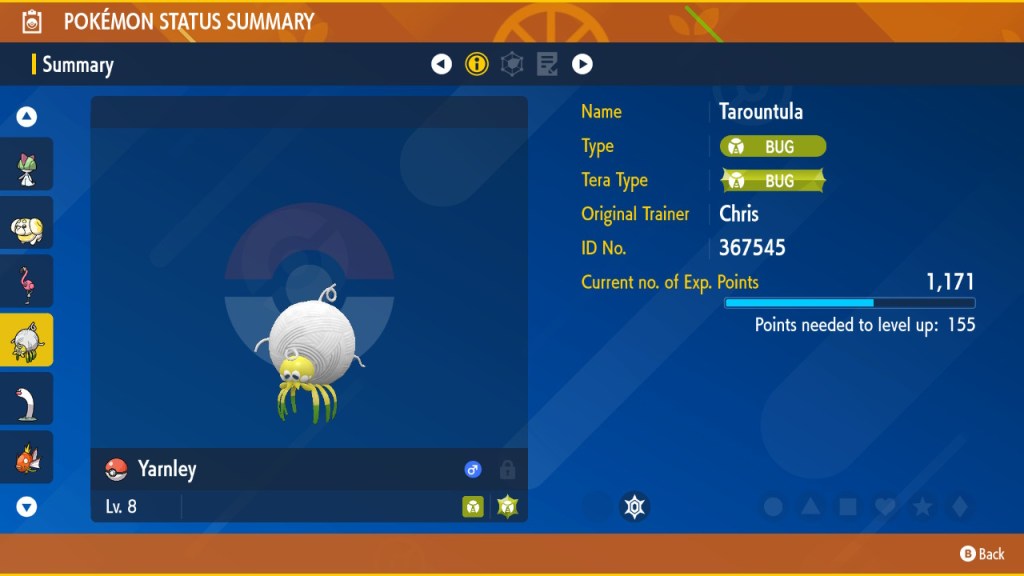
Task: Toggle the circle marking
Action: coord(773,507)
